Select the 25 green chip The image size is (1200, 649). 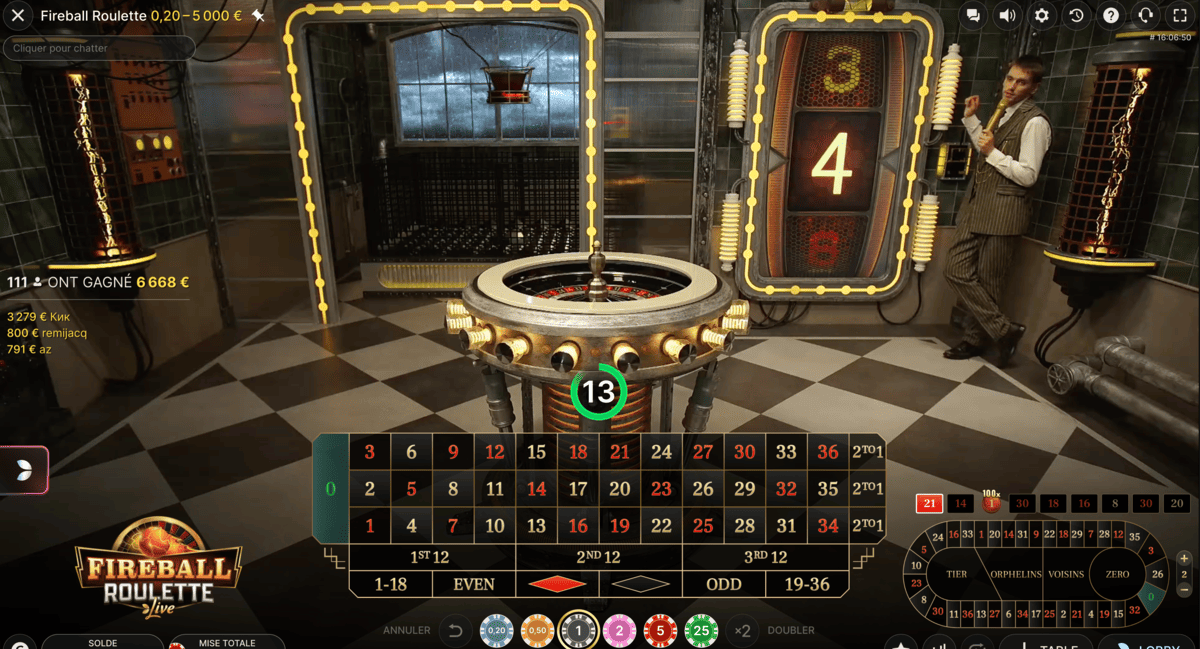(701, 631)
